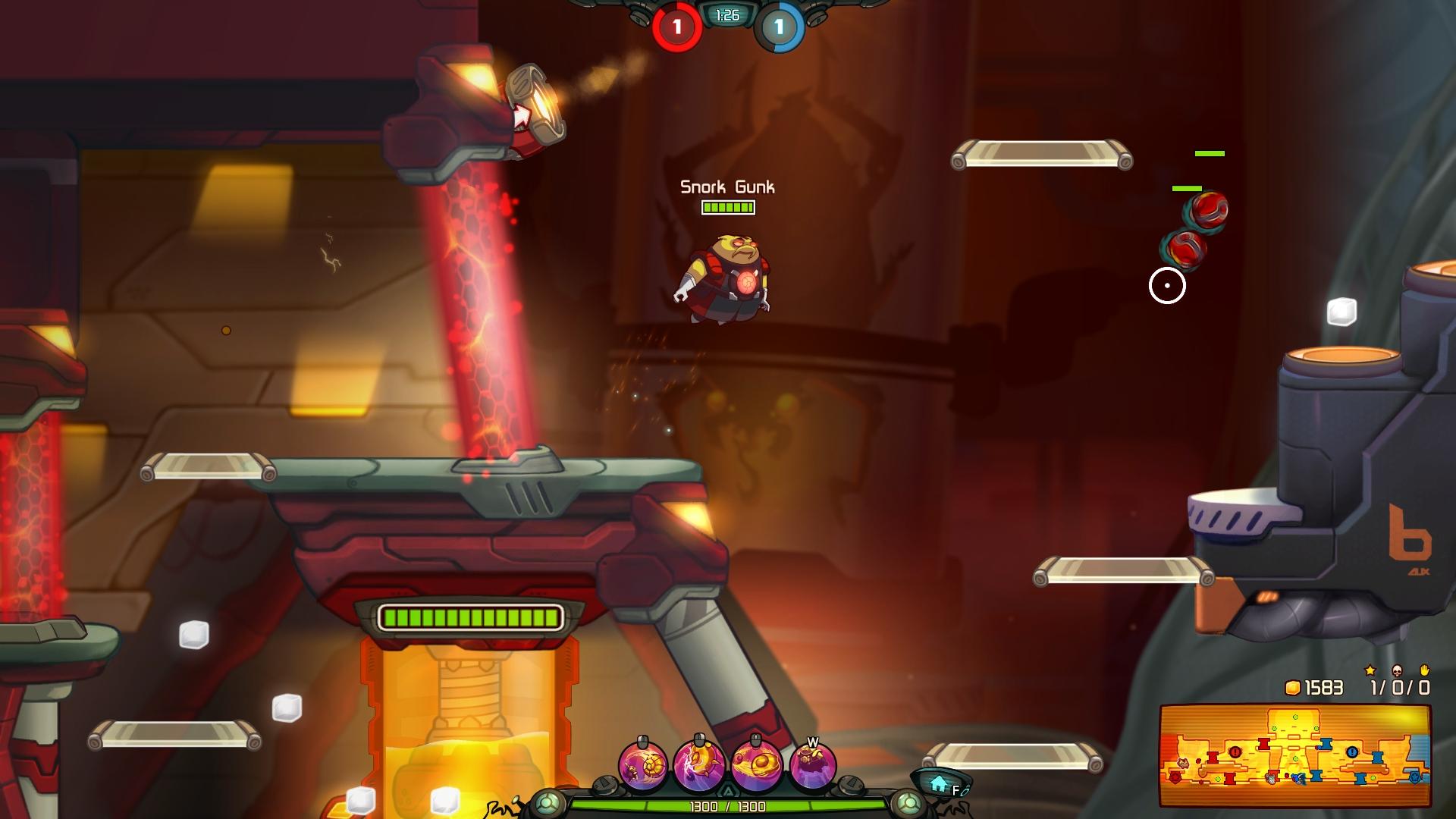Select the red exclamation marker on the minimap
1456x819 pixels.
pos(1235,753)
